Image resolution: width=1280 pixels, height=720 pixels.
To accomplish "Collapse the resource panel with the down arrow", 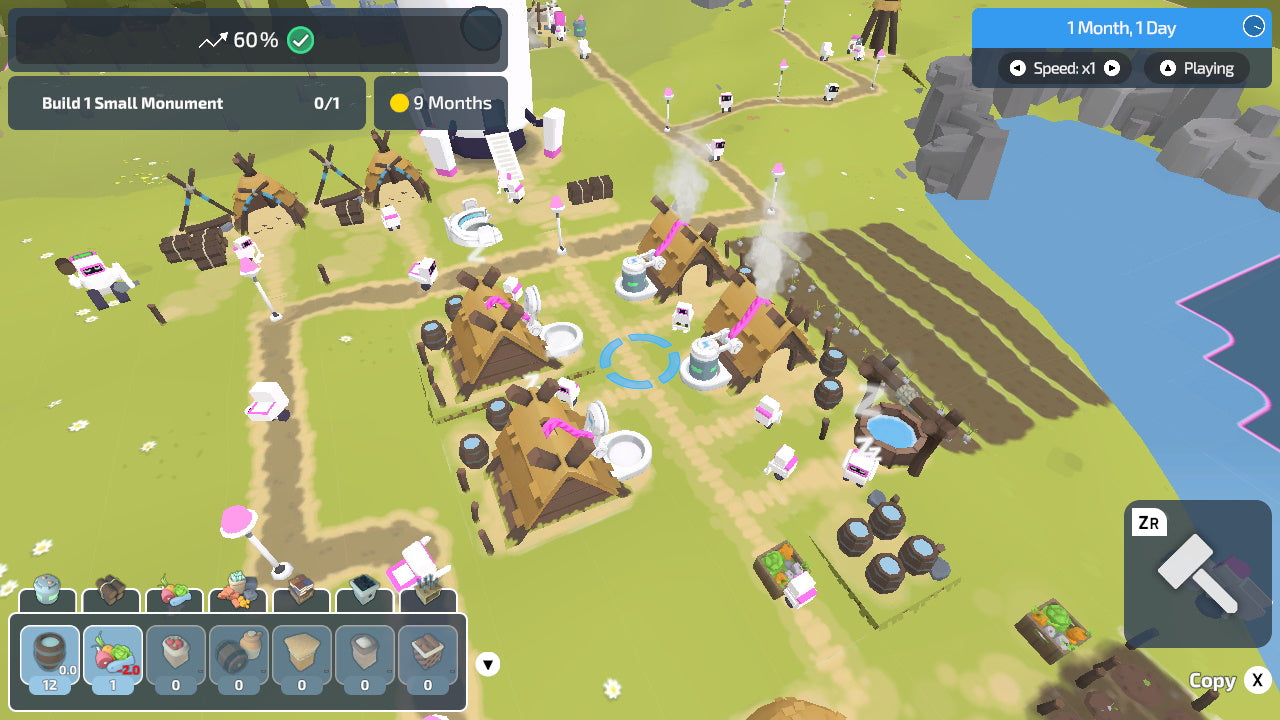I will 486,664.
